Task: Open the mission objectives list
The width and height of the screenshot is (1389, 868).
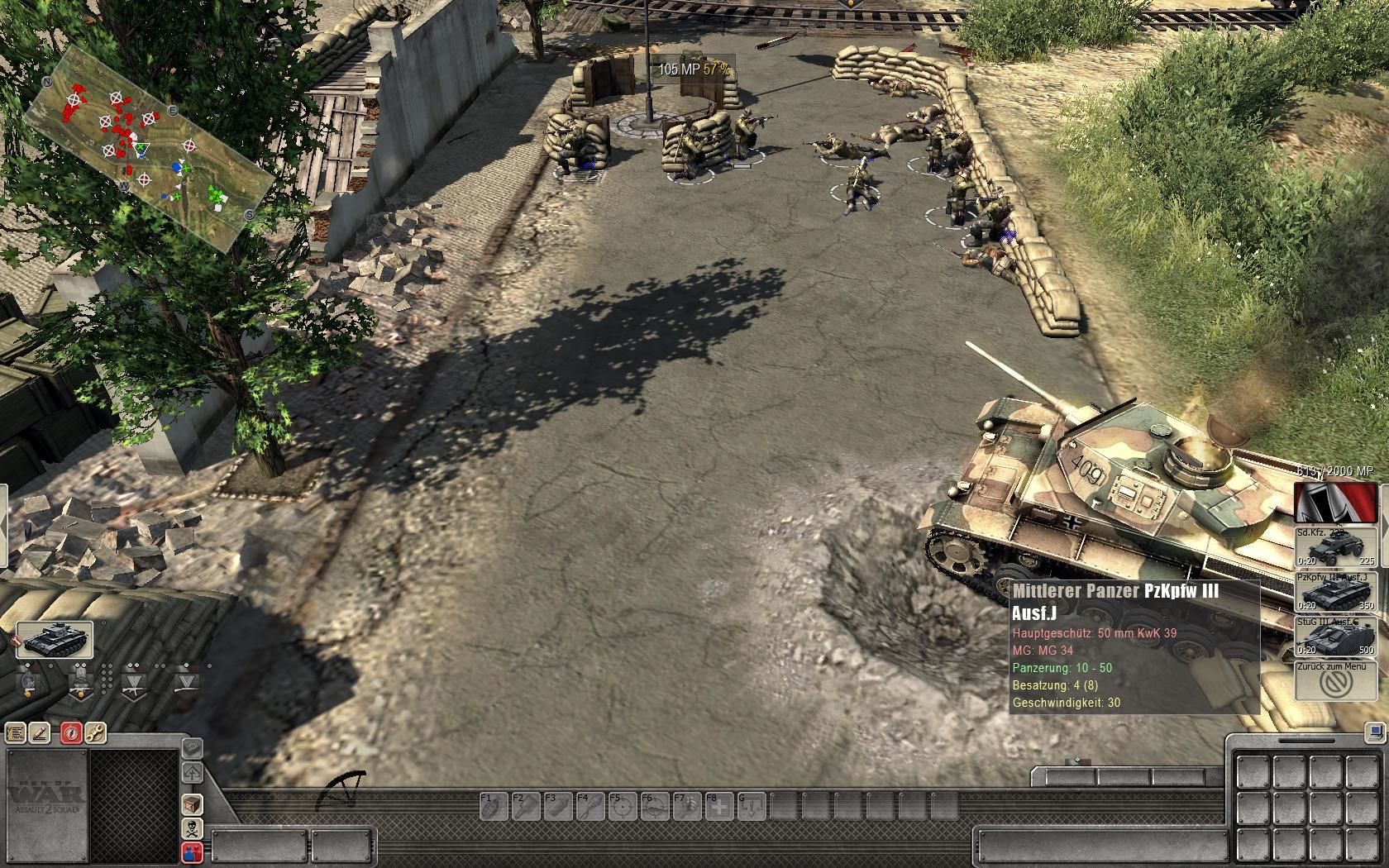Action: [15, 732]
